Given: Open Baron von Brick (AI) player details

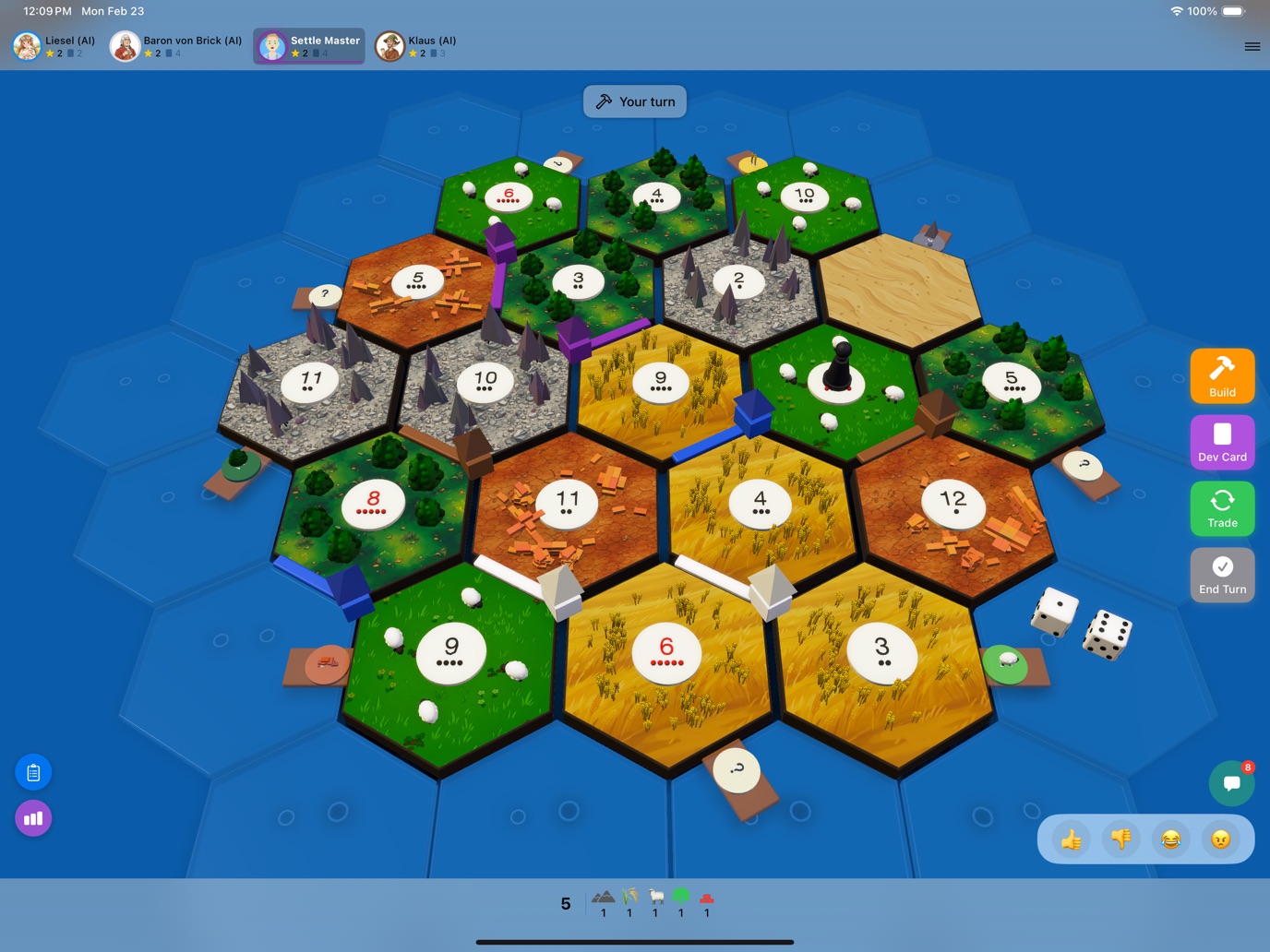Looking at the screenshot, I should pos(125,46).
